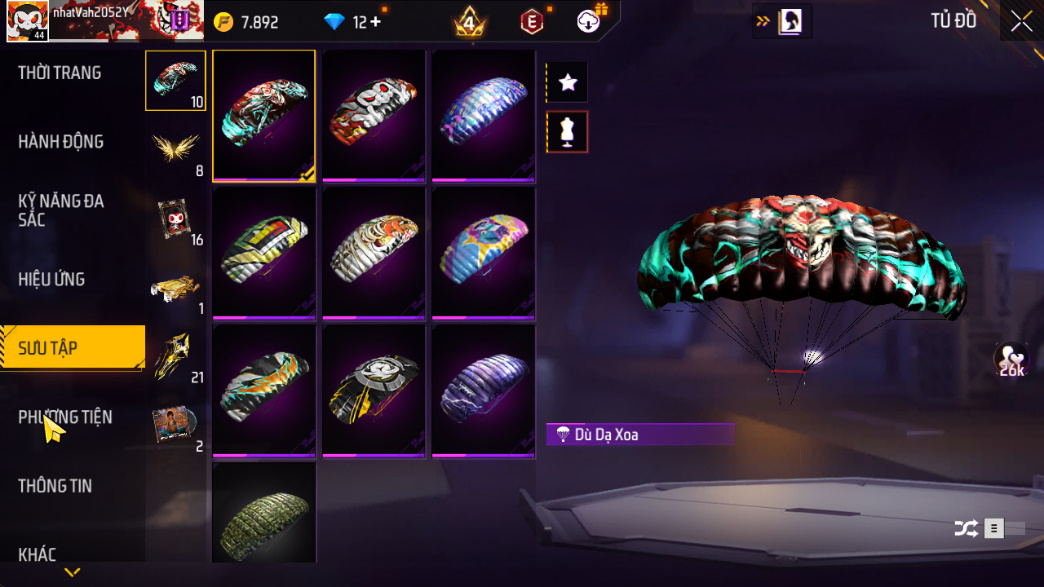This screenshot has height=587, width=1044.
Task: Add diamonds with the plus button
Action: point(375,22)
